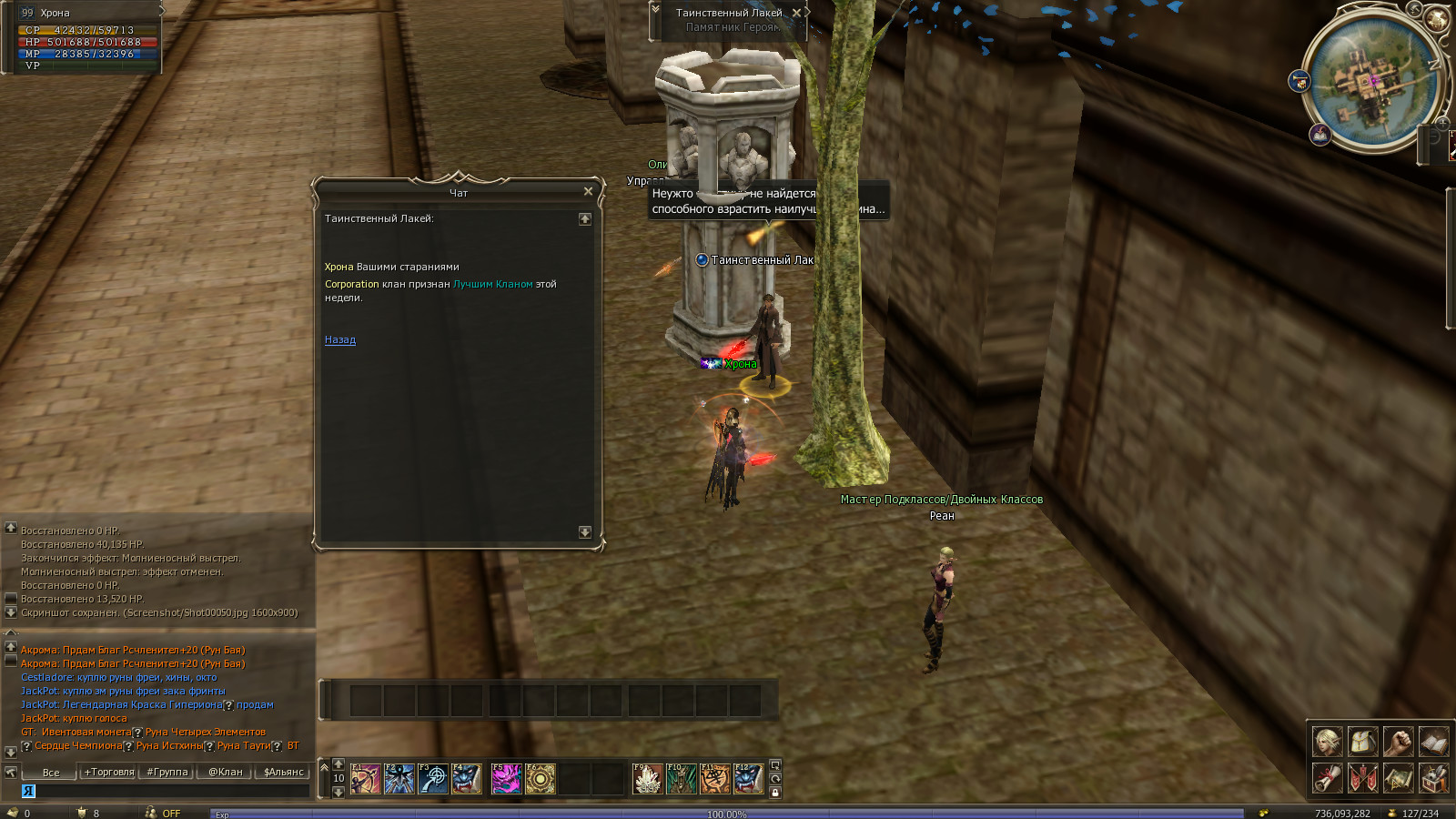The width and height of the screenshot is (1456, 819).
Task: Select the $Альянс chat tab
Action: (284, 772)
